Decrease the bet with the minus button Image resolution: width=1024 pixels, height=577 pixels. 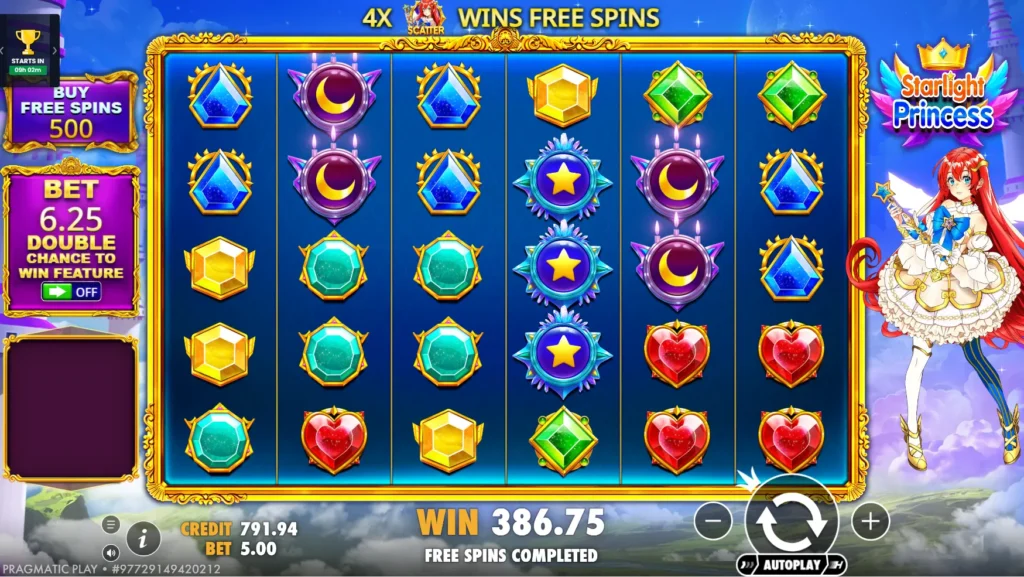tap(713, 520)
